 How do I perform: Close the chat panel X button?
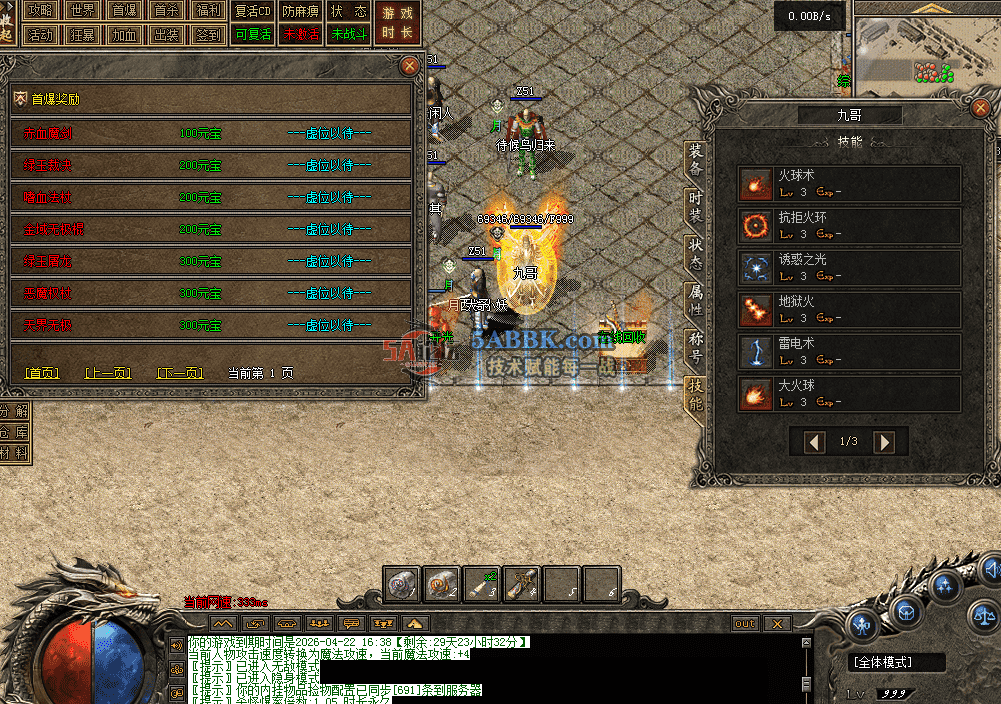tap(777, 624)
